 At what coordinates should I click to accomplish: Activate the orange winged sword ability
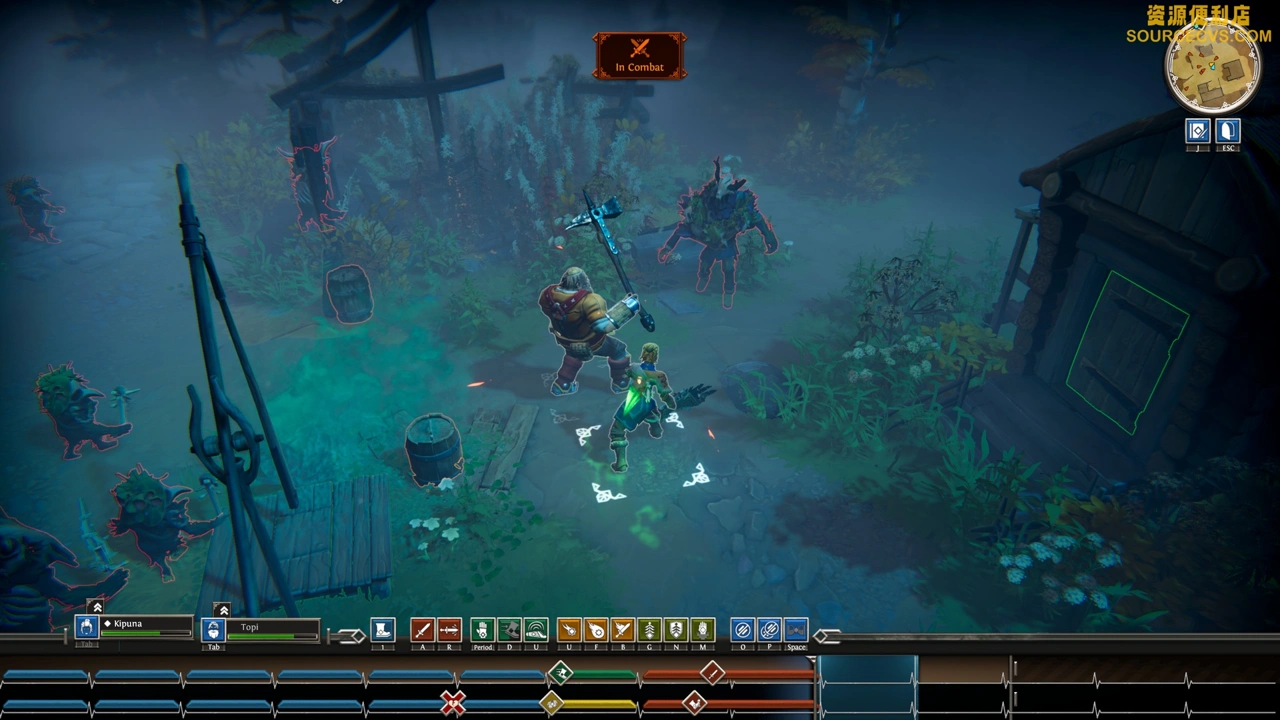pyautogui.click(x=622, y=630)
